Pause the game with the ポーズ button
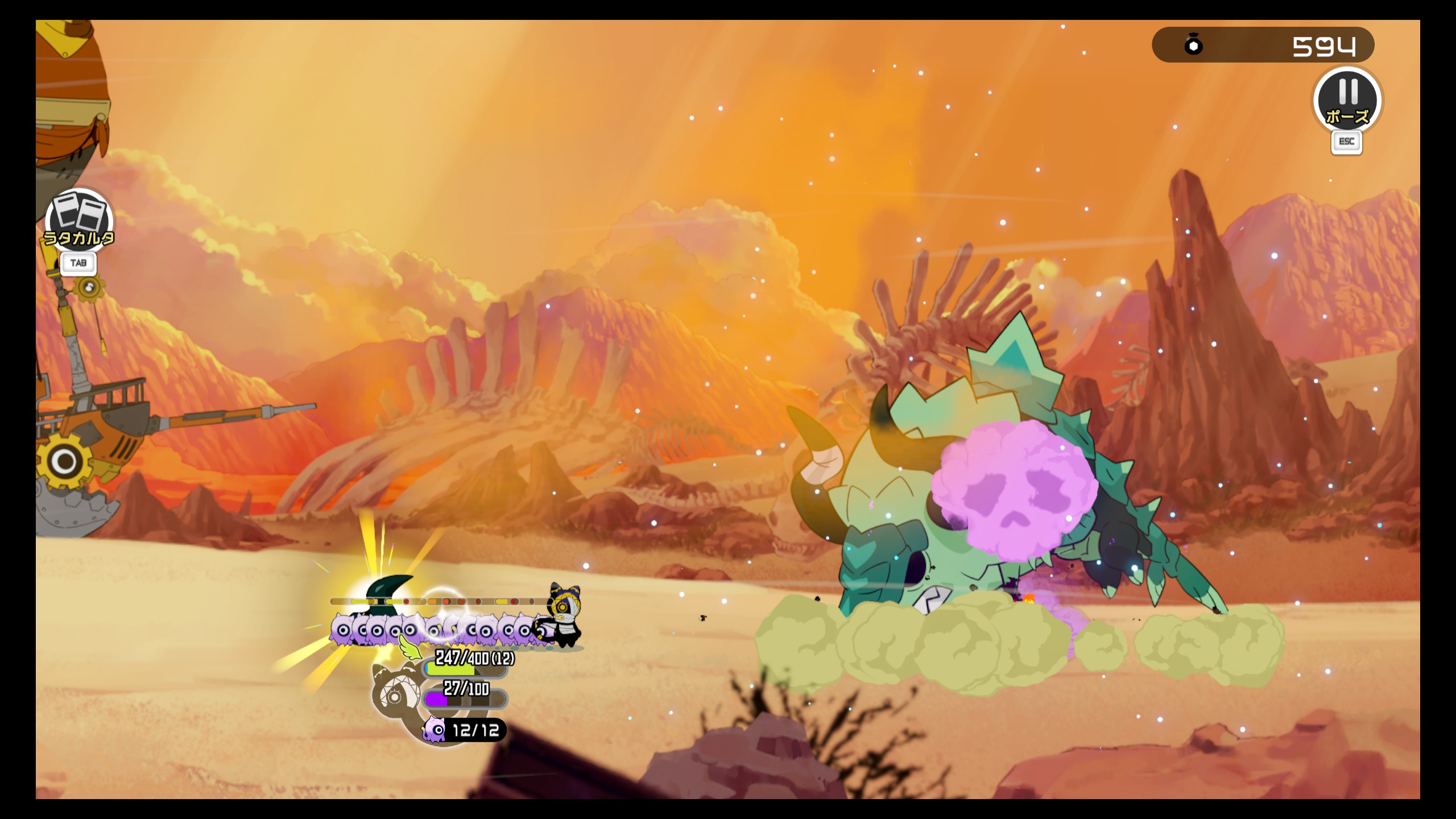Image resolution: width=1456 pixels, height=819 pixels. click(x=1347, y=100)
